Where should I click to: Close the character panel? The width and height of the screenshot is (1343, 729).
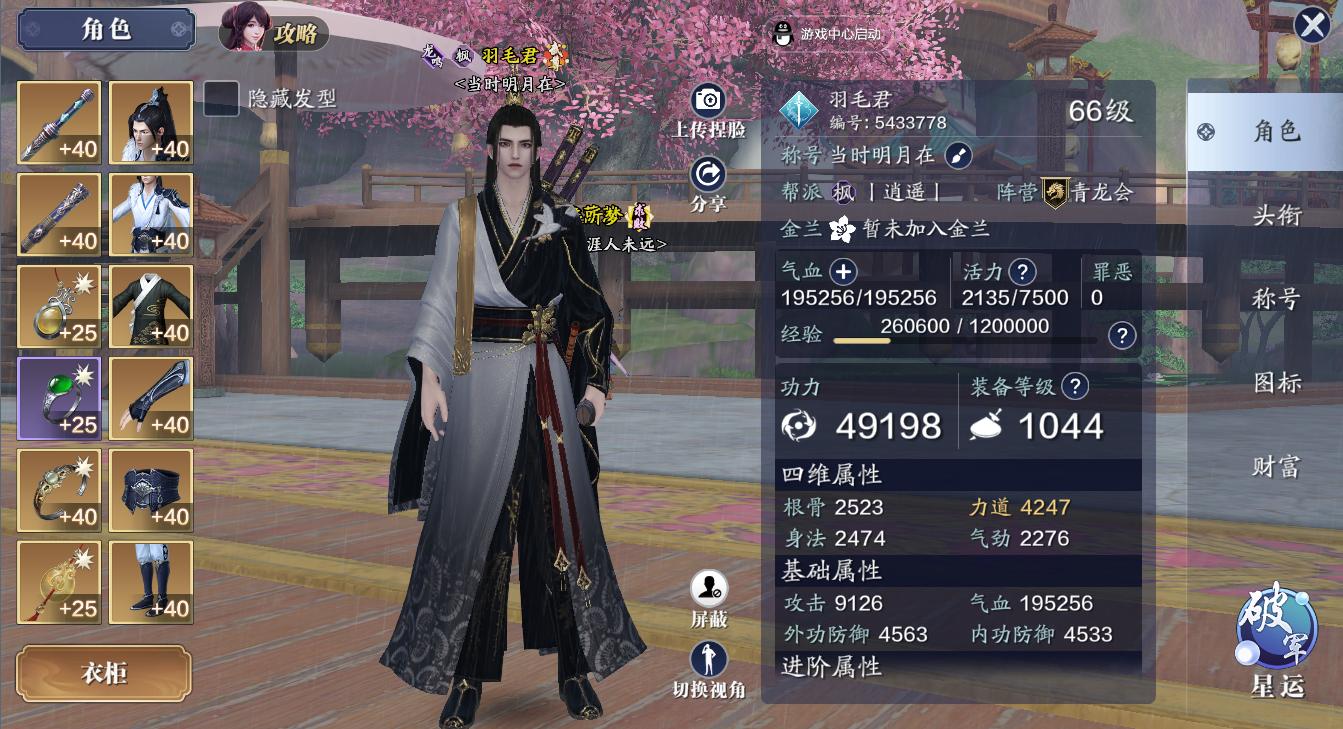pos(1312,25)
